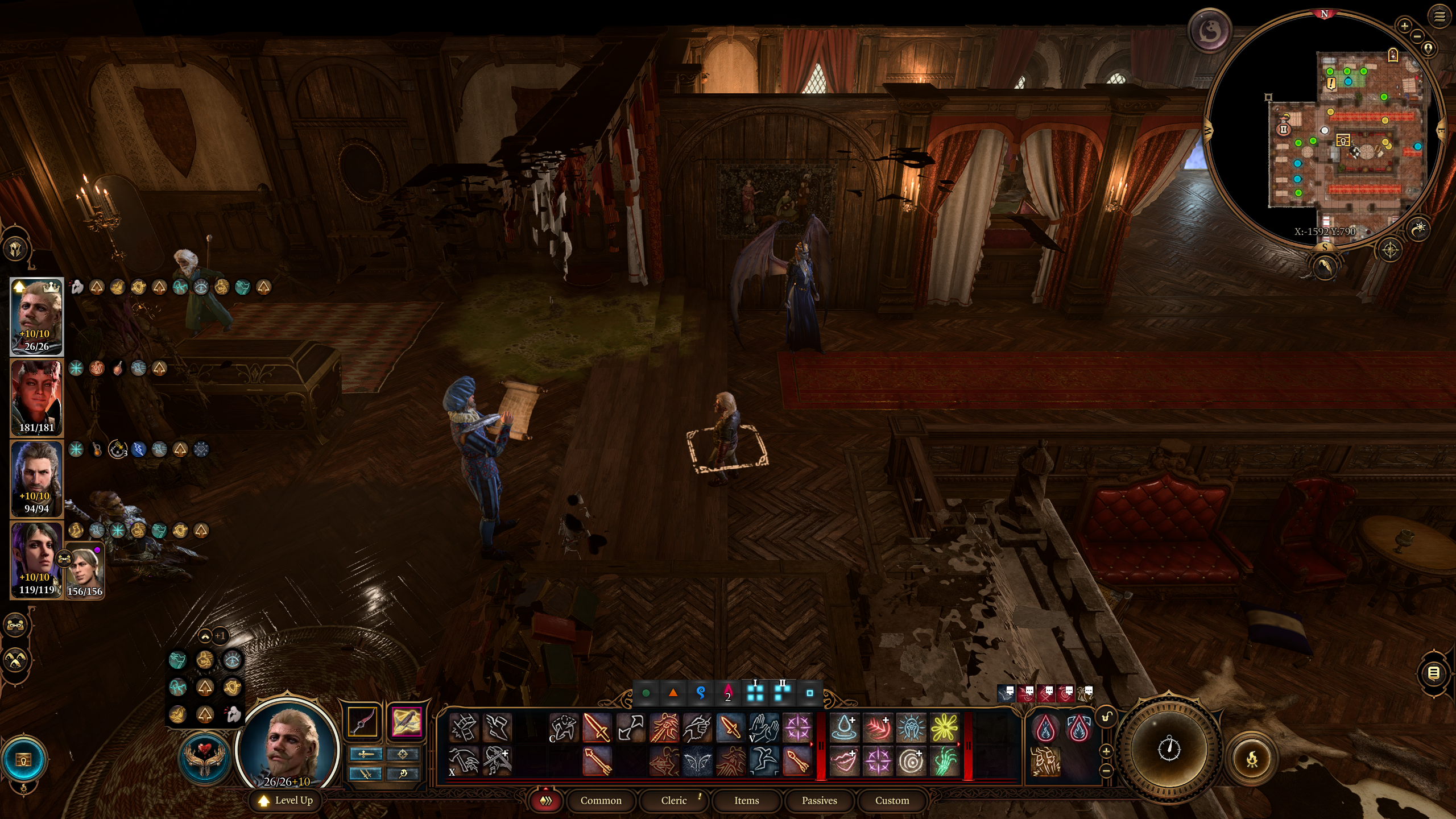Select the glowing crossbow ranged weapon slot
This screenshot has width=1456, height=819.
click(x=406, y=722)
